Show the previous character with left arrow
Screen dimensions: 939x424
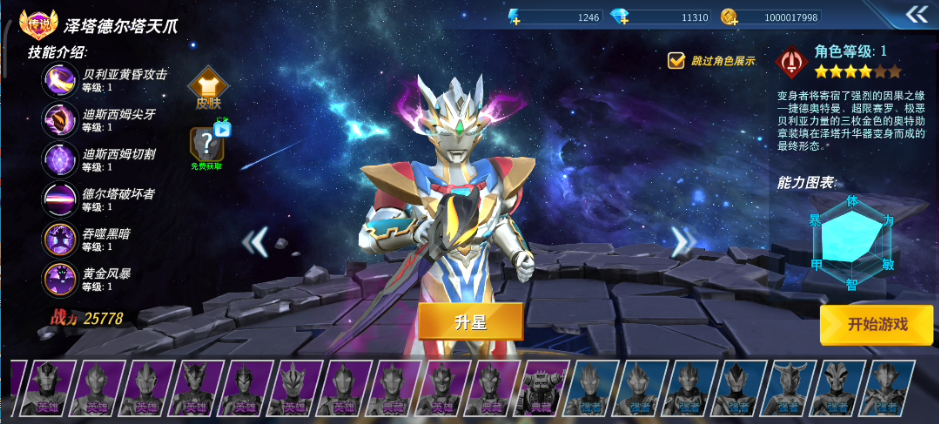pos(257,241)
